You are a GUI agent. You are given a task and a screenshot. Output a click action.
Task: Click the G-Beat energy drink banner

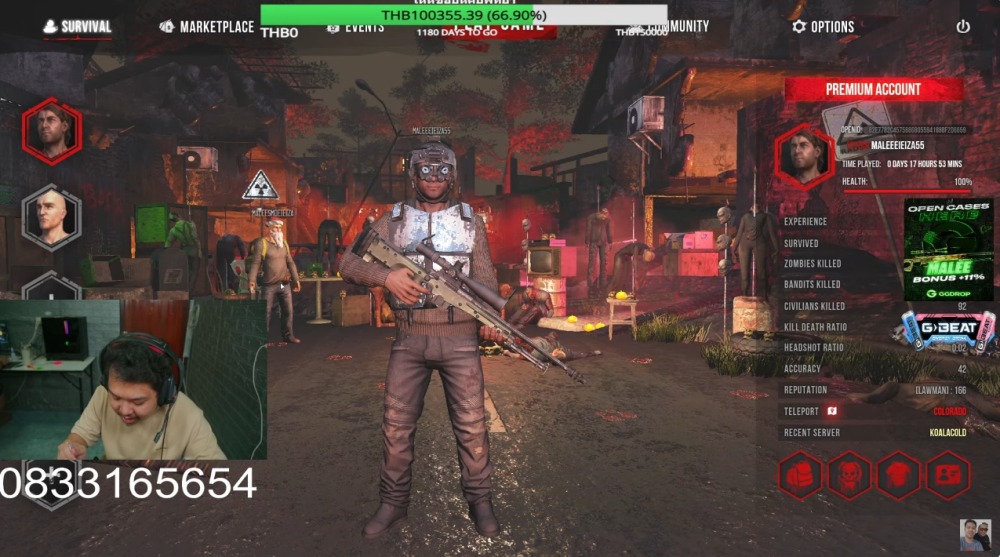coord(948,331)
